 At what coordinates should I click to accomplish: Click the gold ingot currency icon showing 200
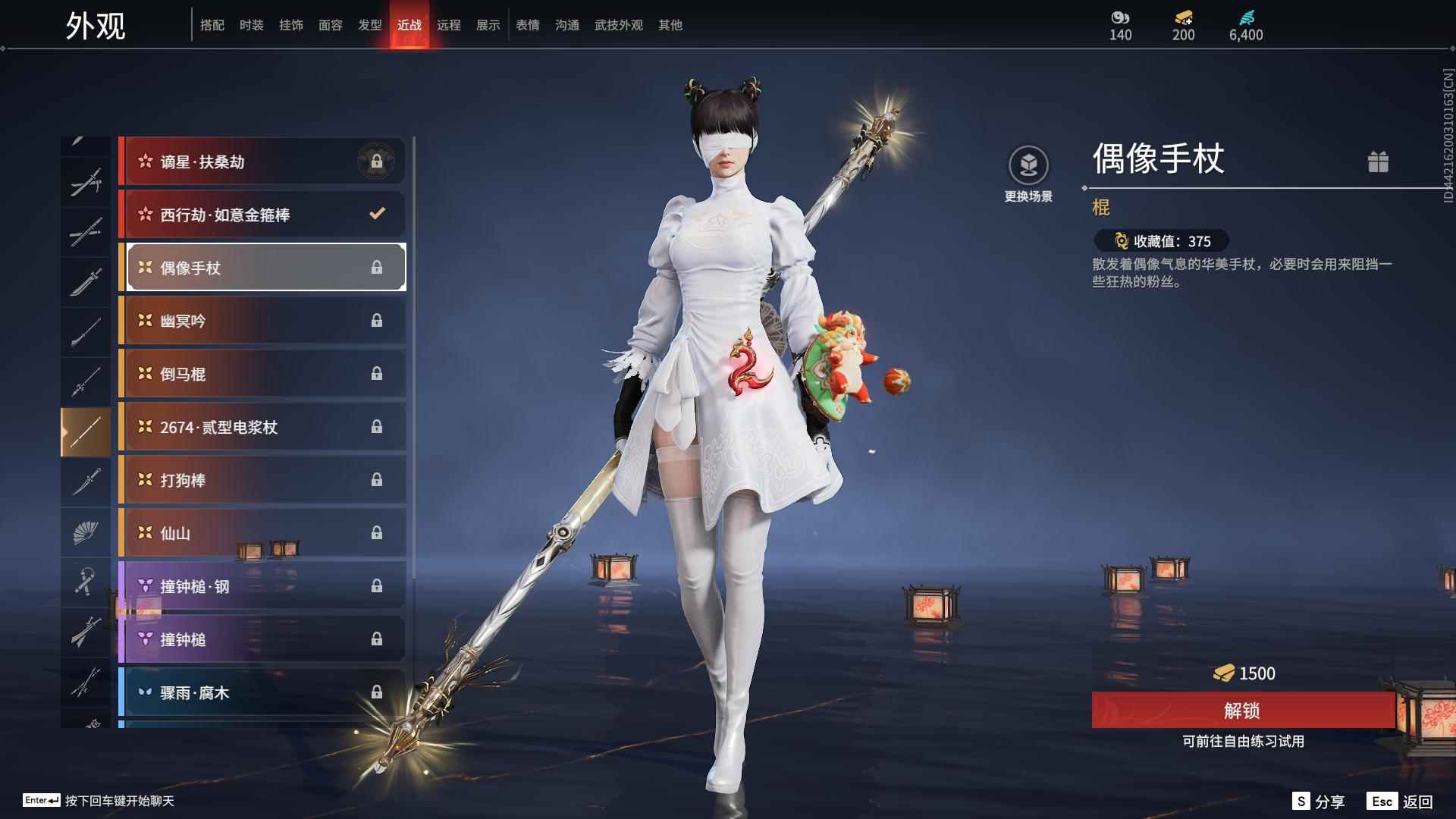coord(1182,17)
